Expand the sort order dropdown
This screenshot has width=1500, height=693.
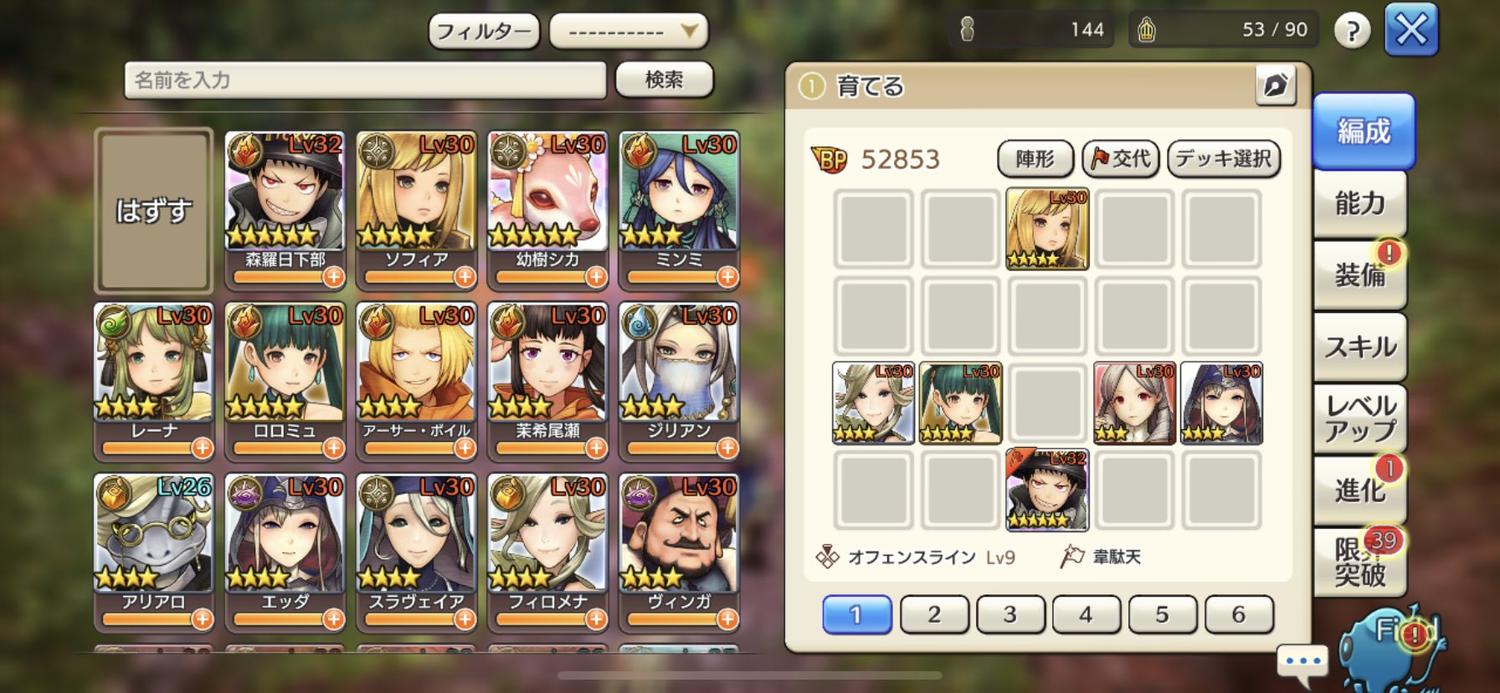[x=628, y=31]
